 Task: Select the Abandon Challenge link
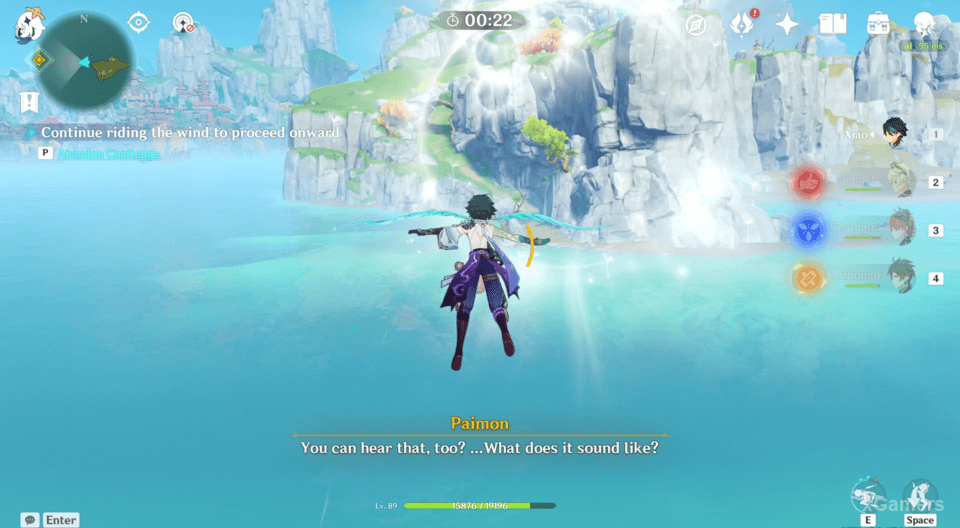coord(108,154)
